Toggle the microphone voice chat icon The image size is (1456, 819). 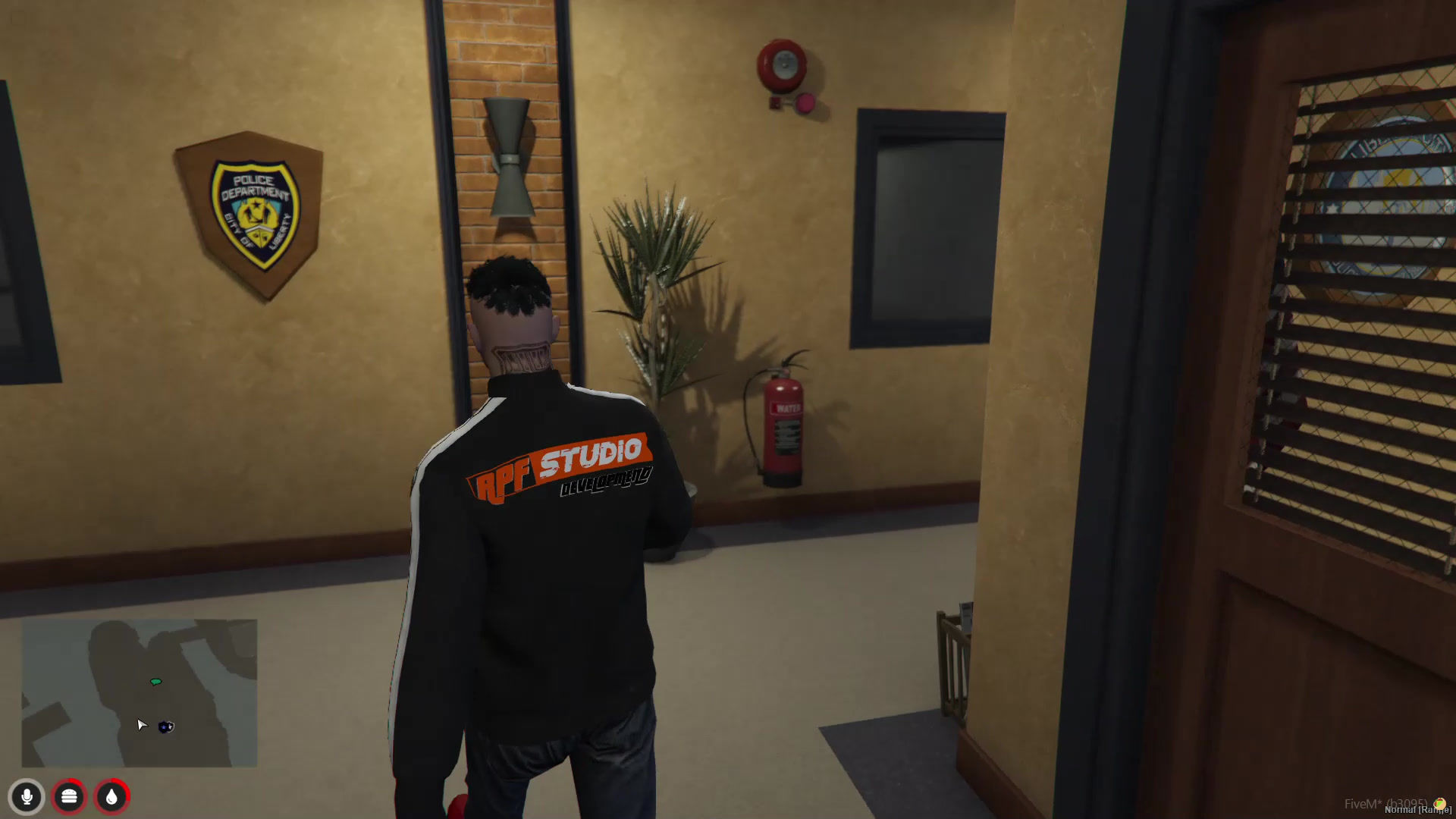[27, 797]
